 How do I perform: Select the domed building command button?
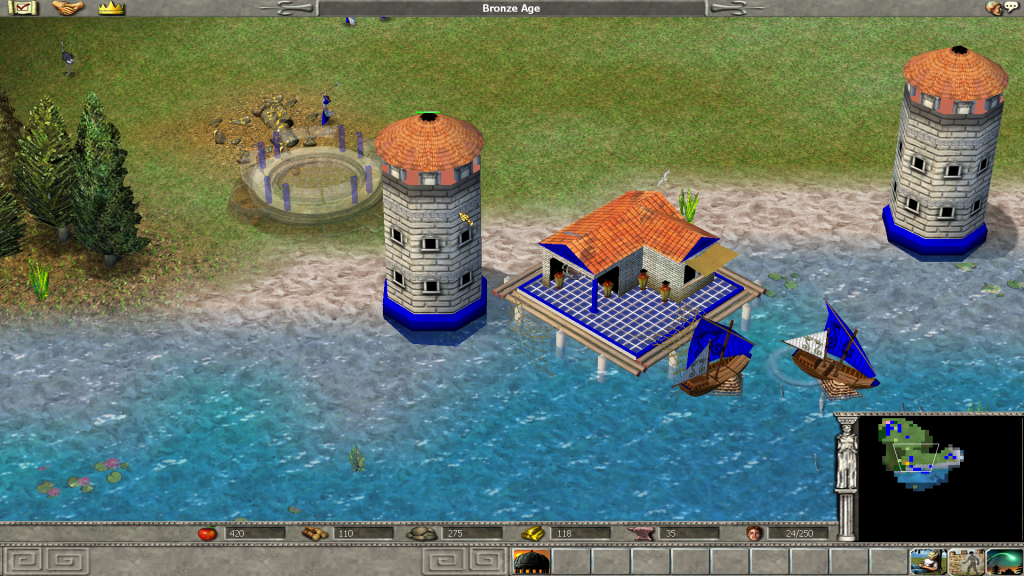[531, 561]
